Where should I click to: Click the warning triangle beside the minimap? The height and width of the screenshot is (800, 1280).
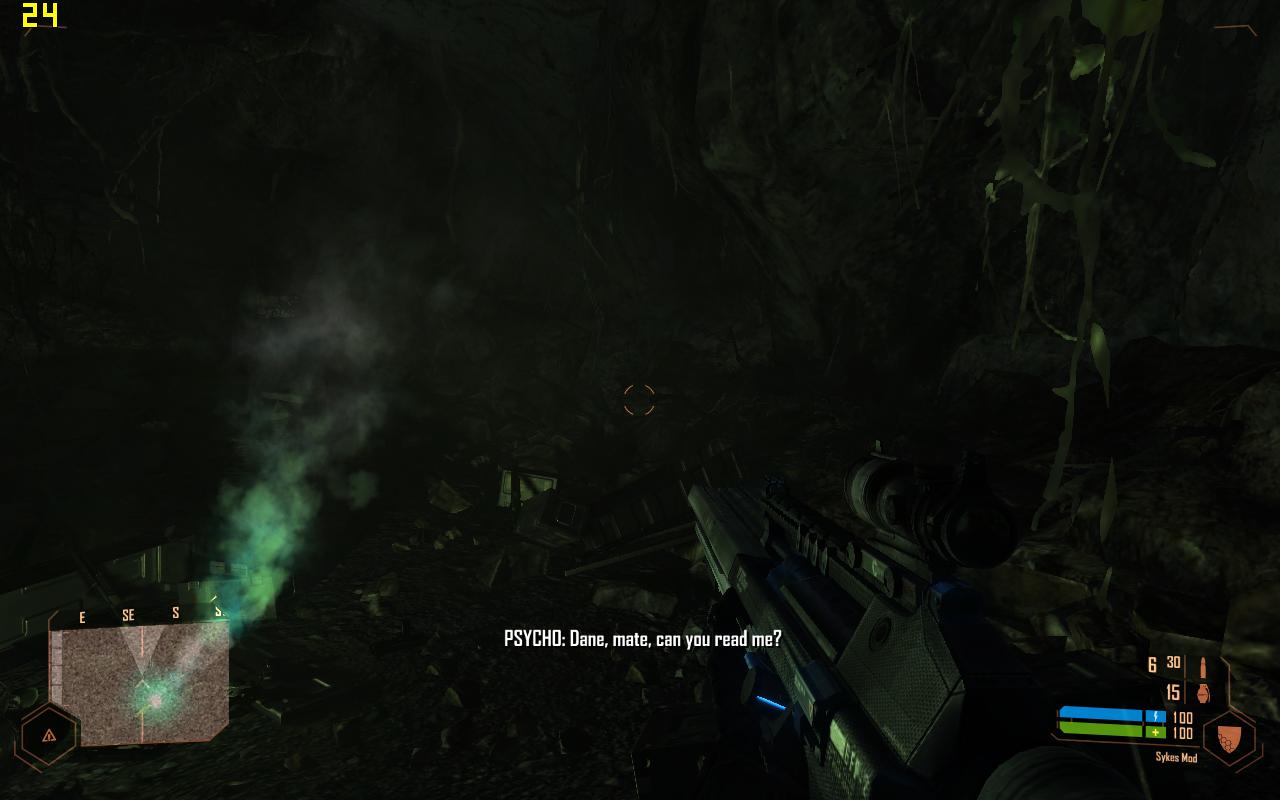49,736
